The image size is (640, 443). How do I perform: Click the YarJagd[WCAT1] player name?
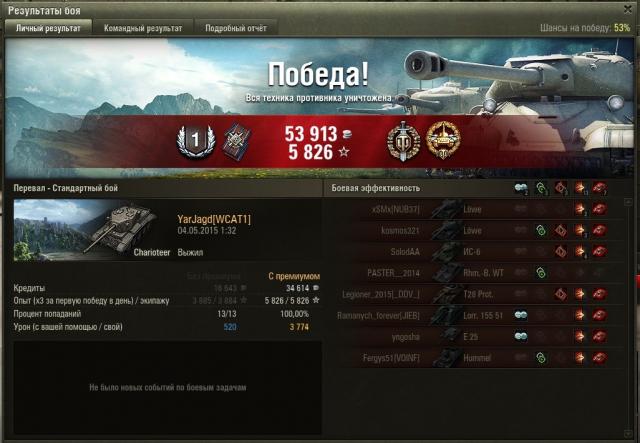pos(215,218)
